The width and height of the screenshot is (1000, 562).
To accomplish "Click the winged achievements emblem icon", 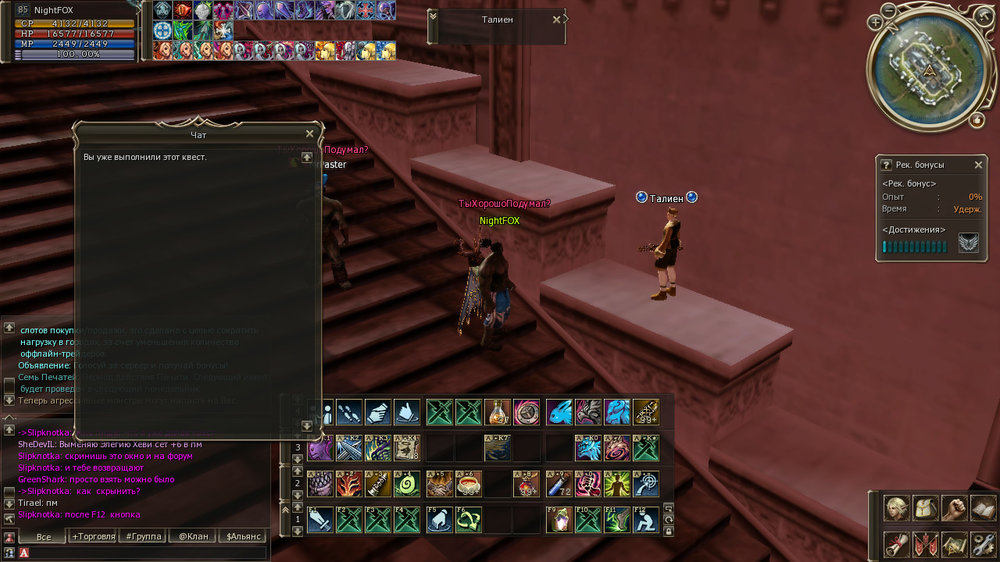I will click(x=968, y=243).
